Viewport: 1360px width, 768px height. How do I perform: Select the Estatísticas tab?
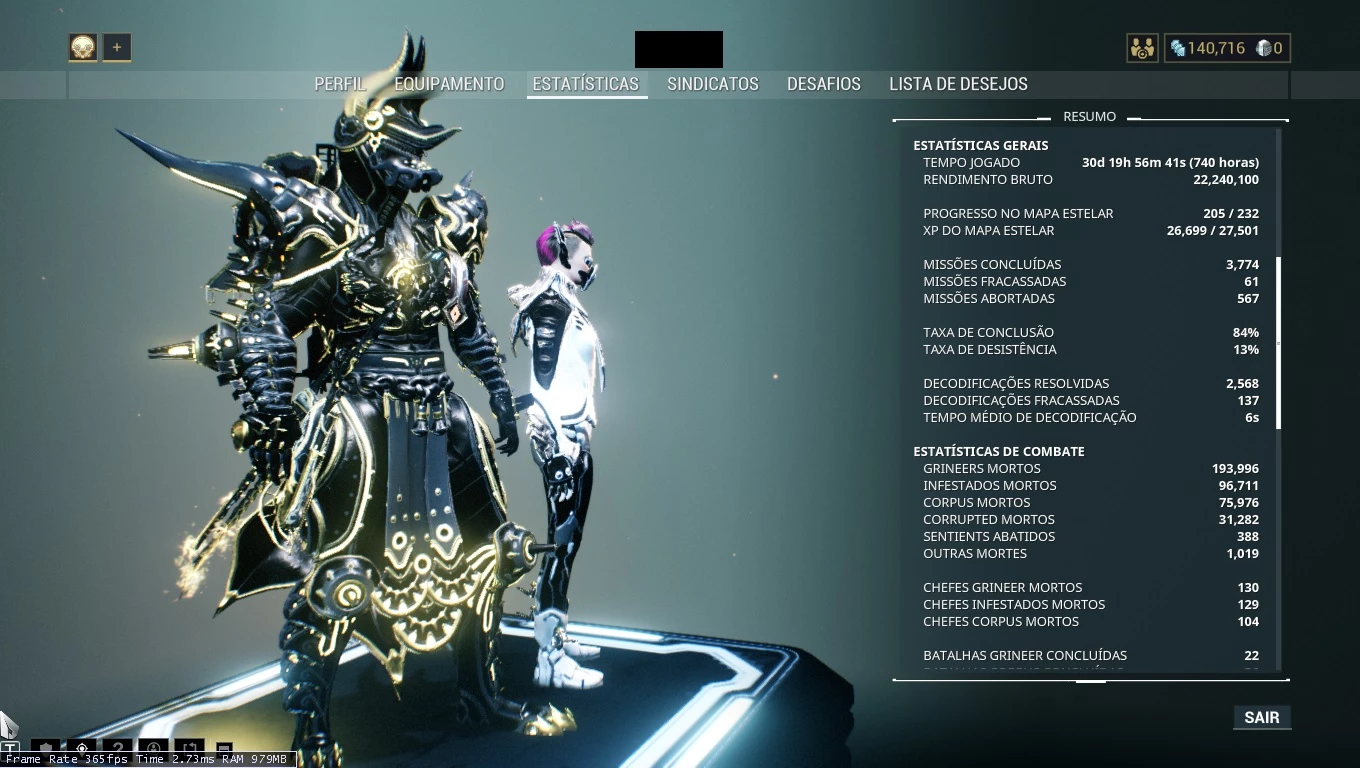pos(586,84)
